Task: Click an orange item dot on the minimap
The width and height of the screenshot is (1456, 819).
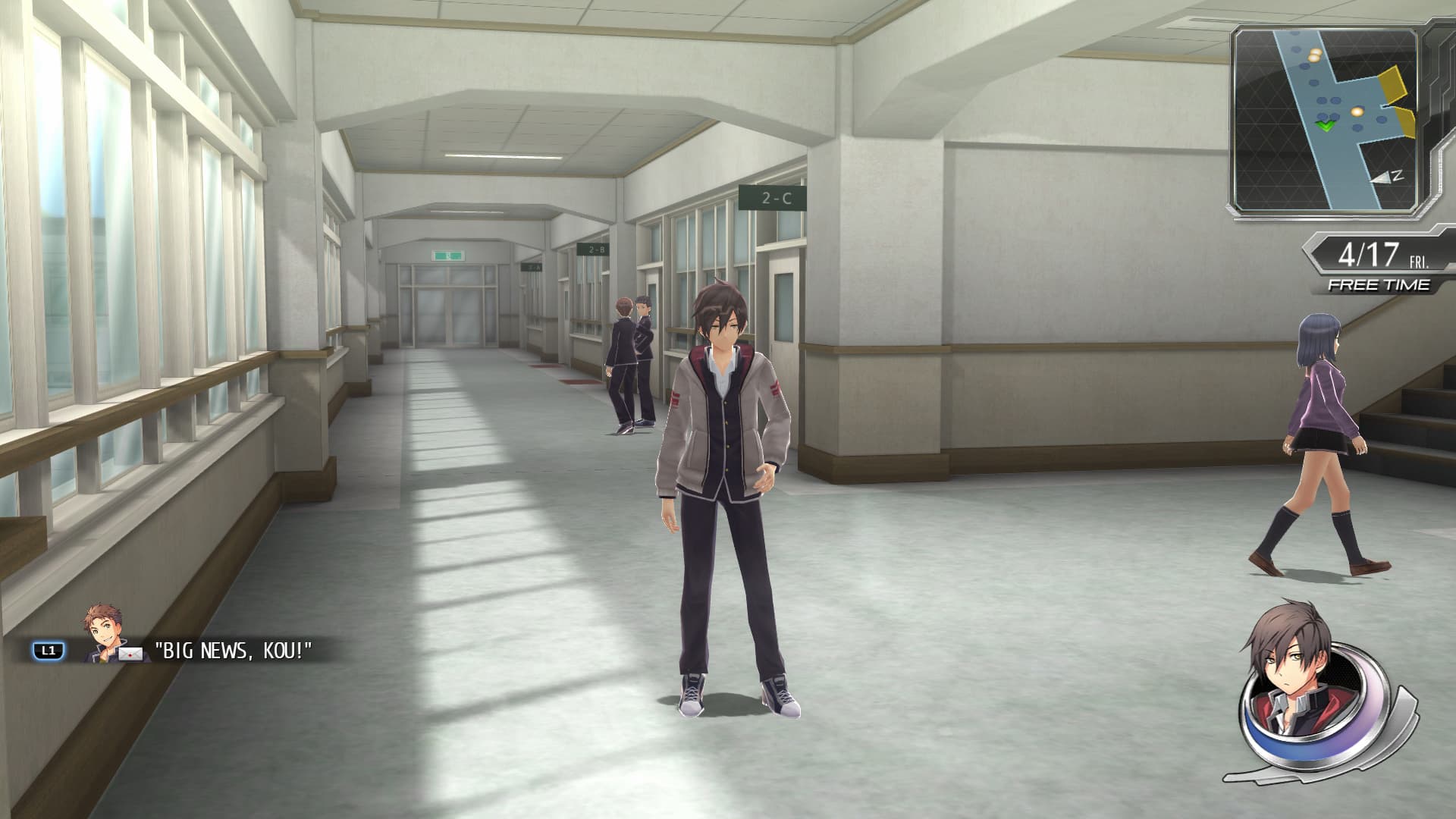Action: point(1357,111)
